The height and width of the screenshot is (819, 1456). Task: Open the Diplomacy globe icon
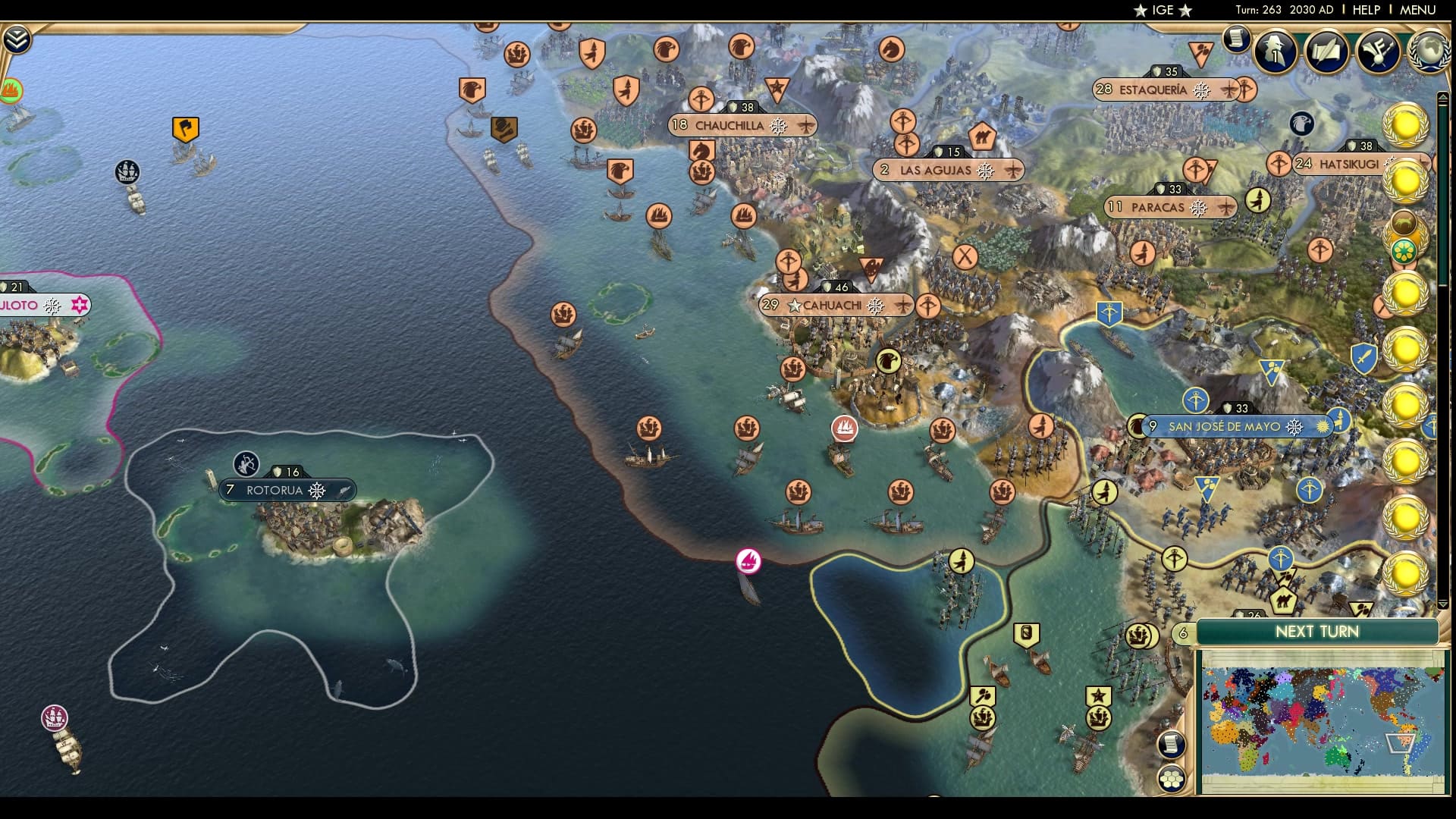tap(1429, 52)
